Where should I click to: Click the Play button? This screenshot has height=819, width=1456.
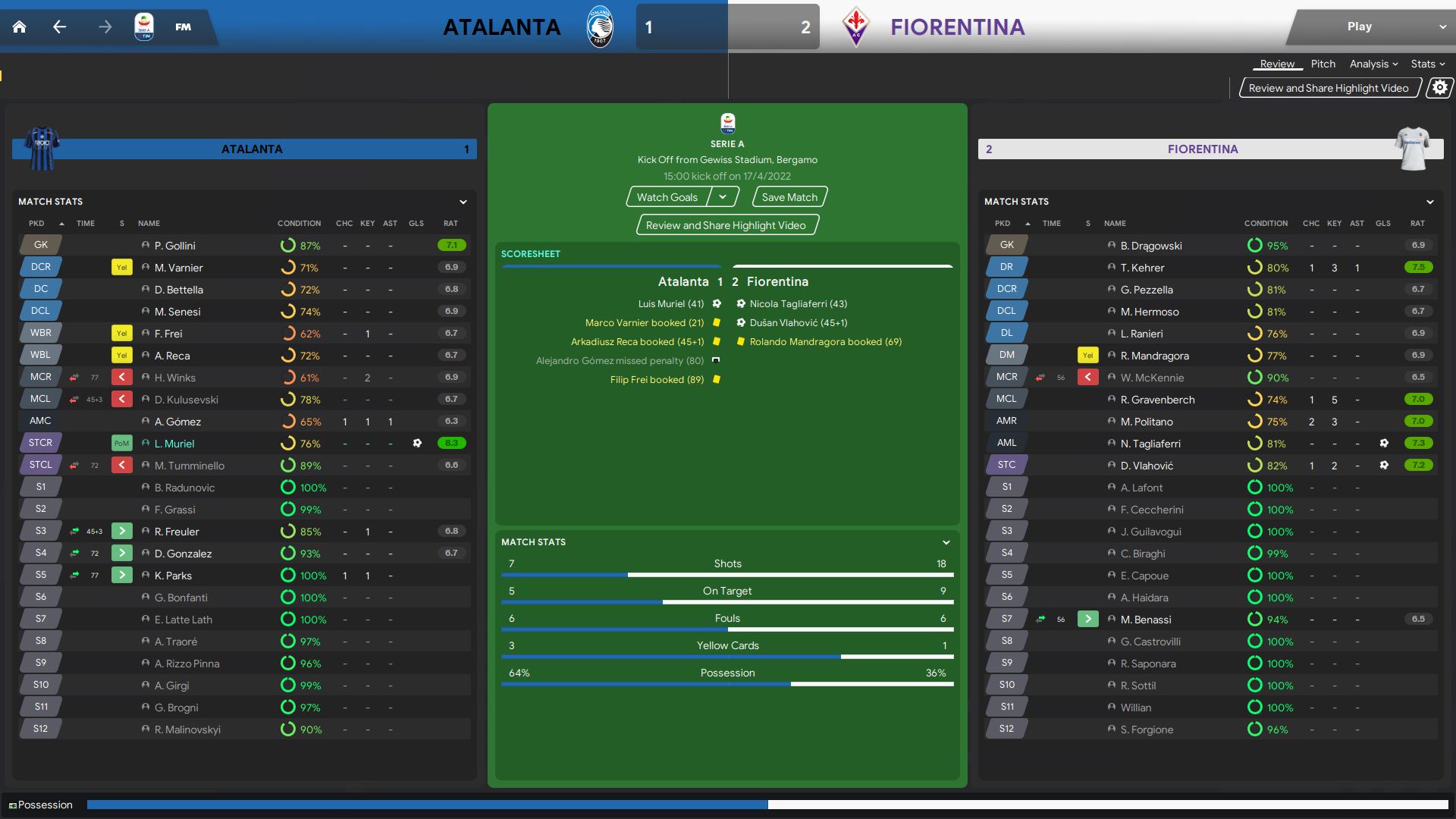click(1359, 27)
